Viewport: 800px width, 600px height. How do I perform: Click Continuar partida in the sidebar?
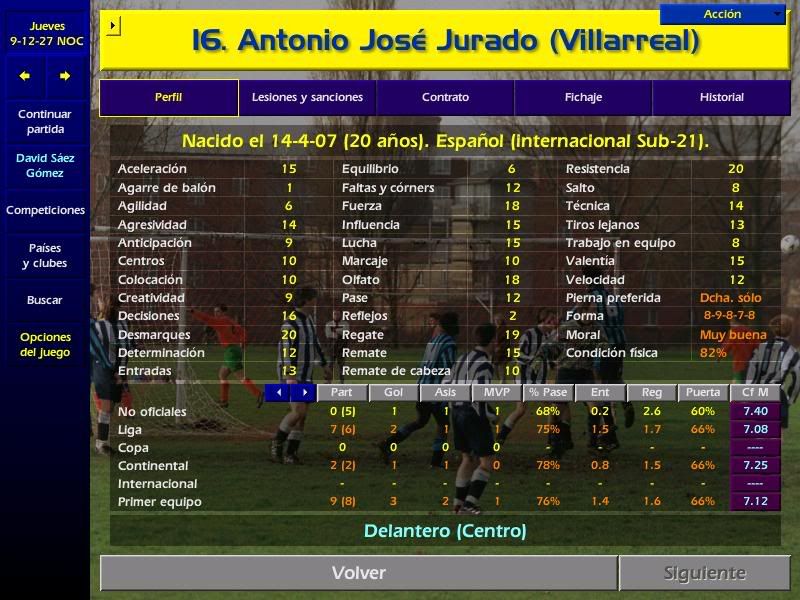45,122
